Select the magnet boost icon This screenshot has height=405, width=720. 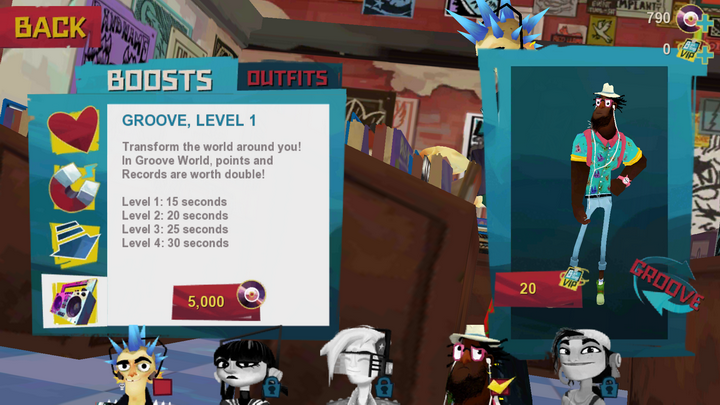(74, 187)
